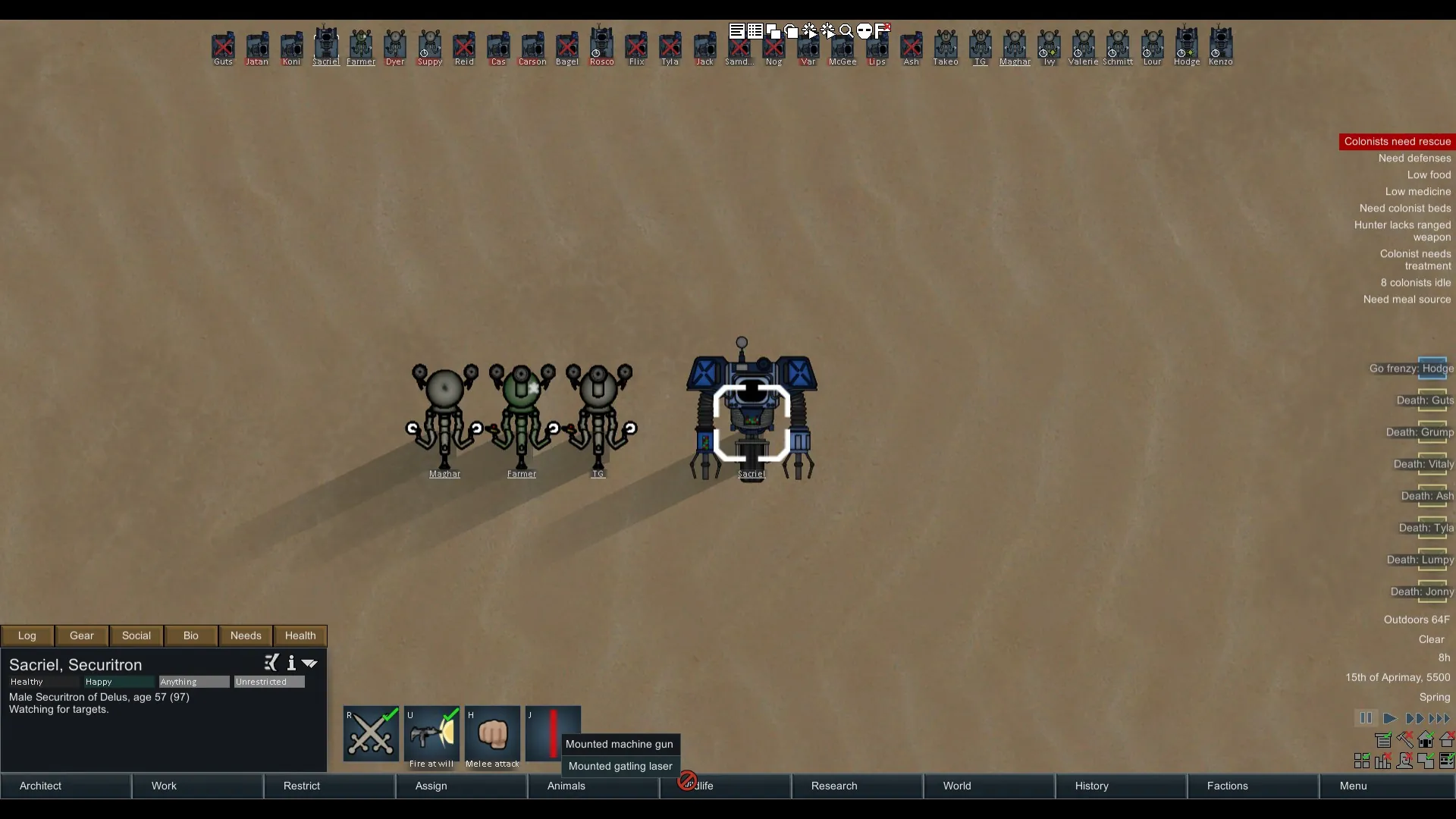Switch to the Gear tab
This screenshot has height=819, width=1456.
click(x=82, y=635)
